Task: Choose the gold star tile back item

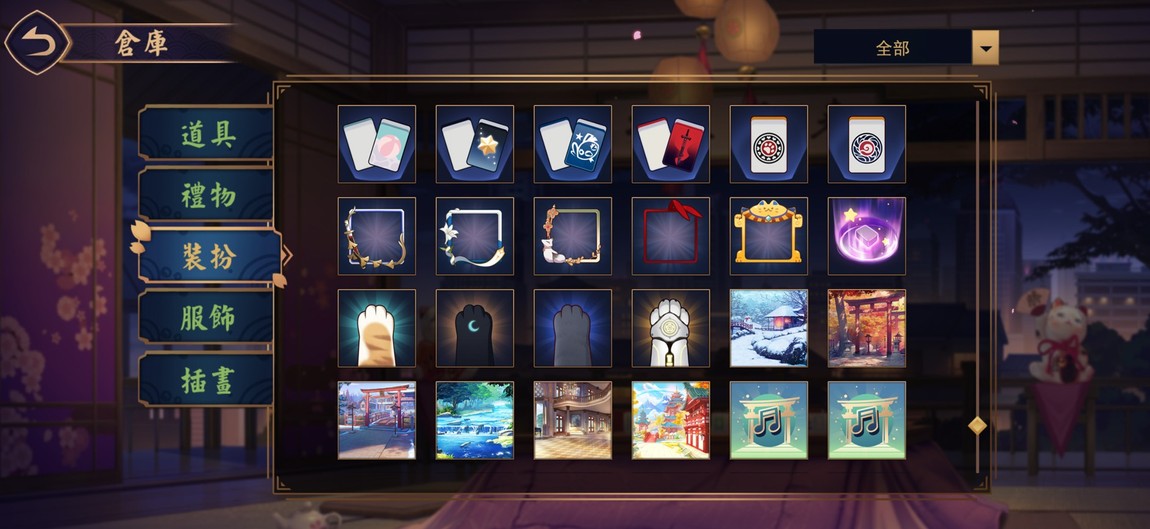Action: (x=475, y=144)
